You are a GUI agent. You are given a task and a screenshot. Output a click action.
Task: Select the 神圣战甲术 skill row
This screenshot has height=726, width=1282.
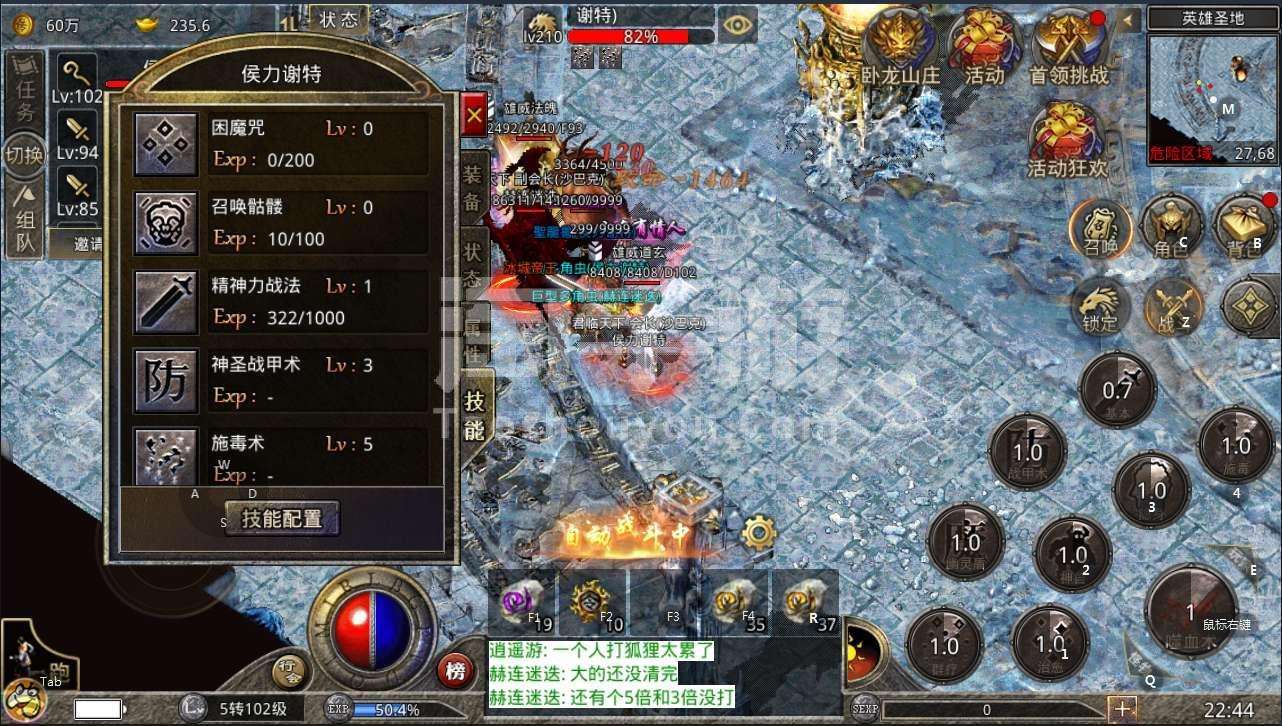pyautogui.click(x=281, y=380)
